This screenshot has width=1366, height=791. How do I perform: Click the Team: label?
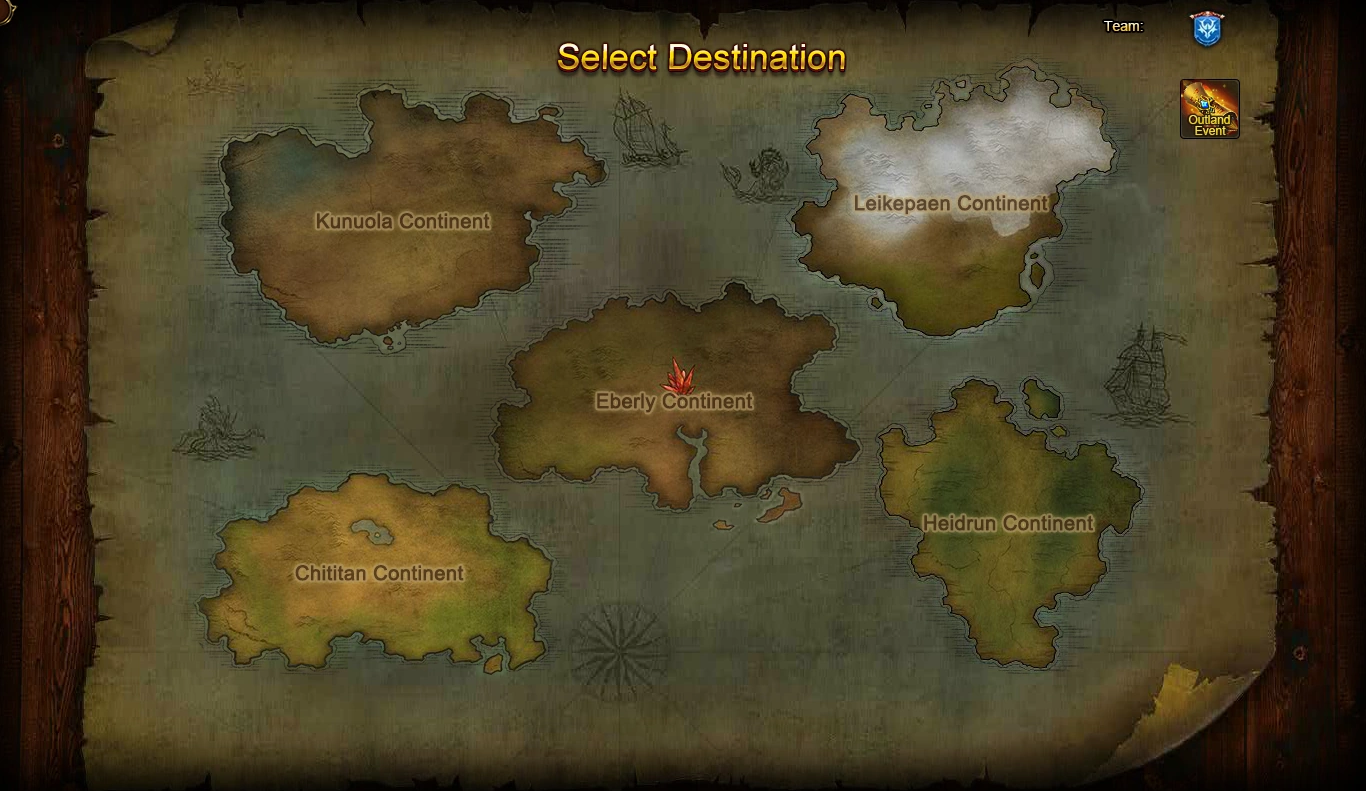[x=1124, y=26]
